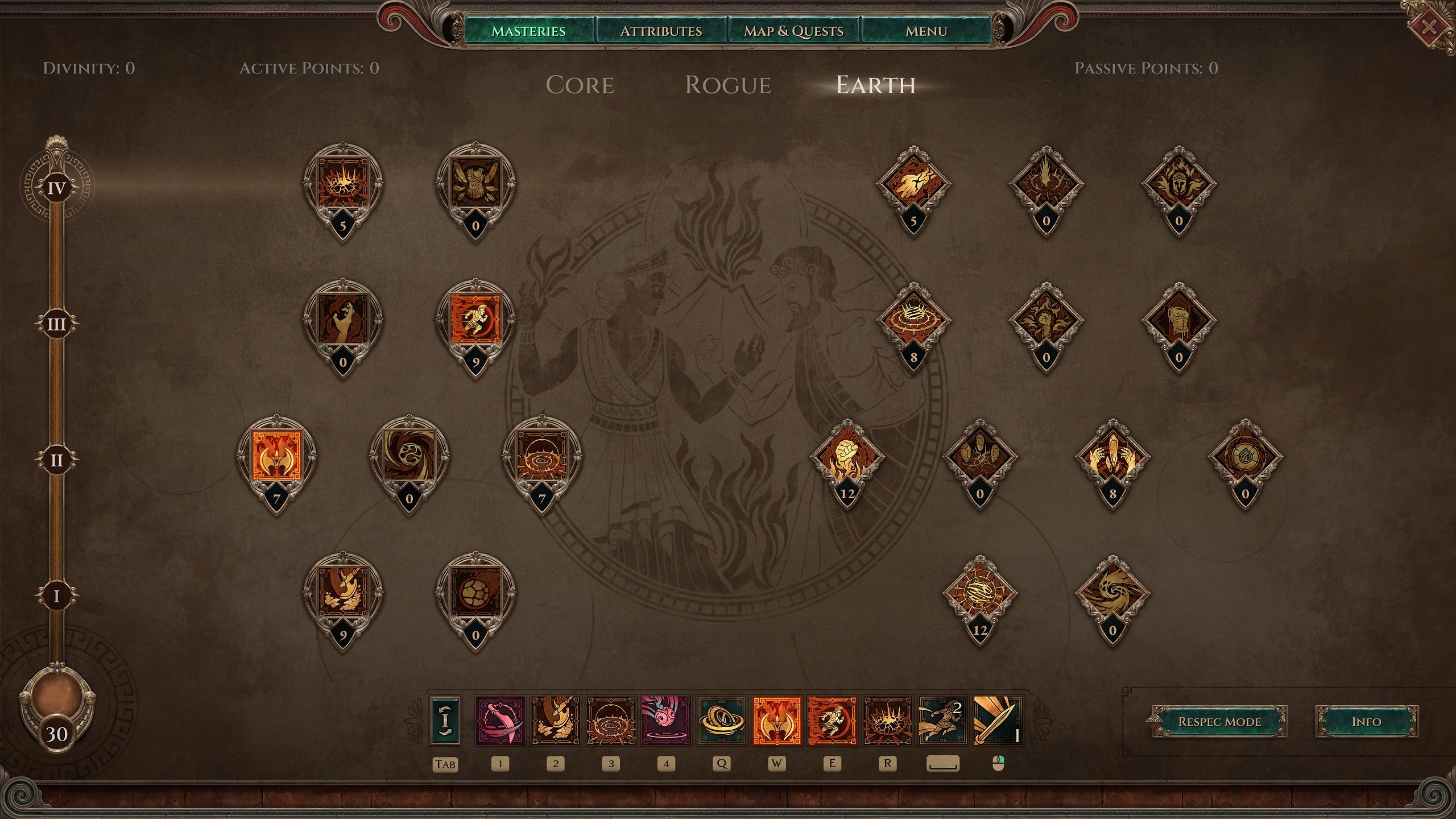
Task: Select the Earth mastery heading
Action: [875, 85]
